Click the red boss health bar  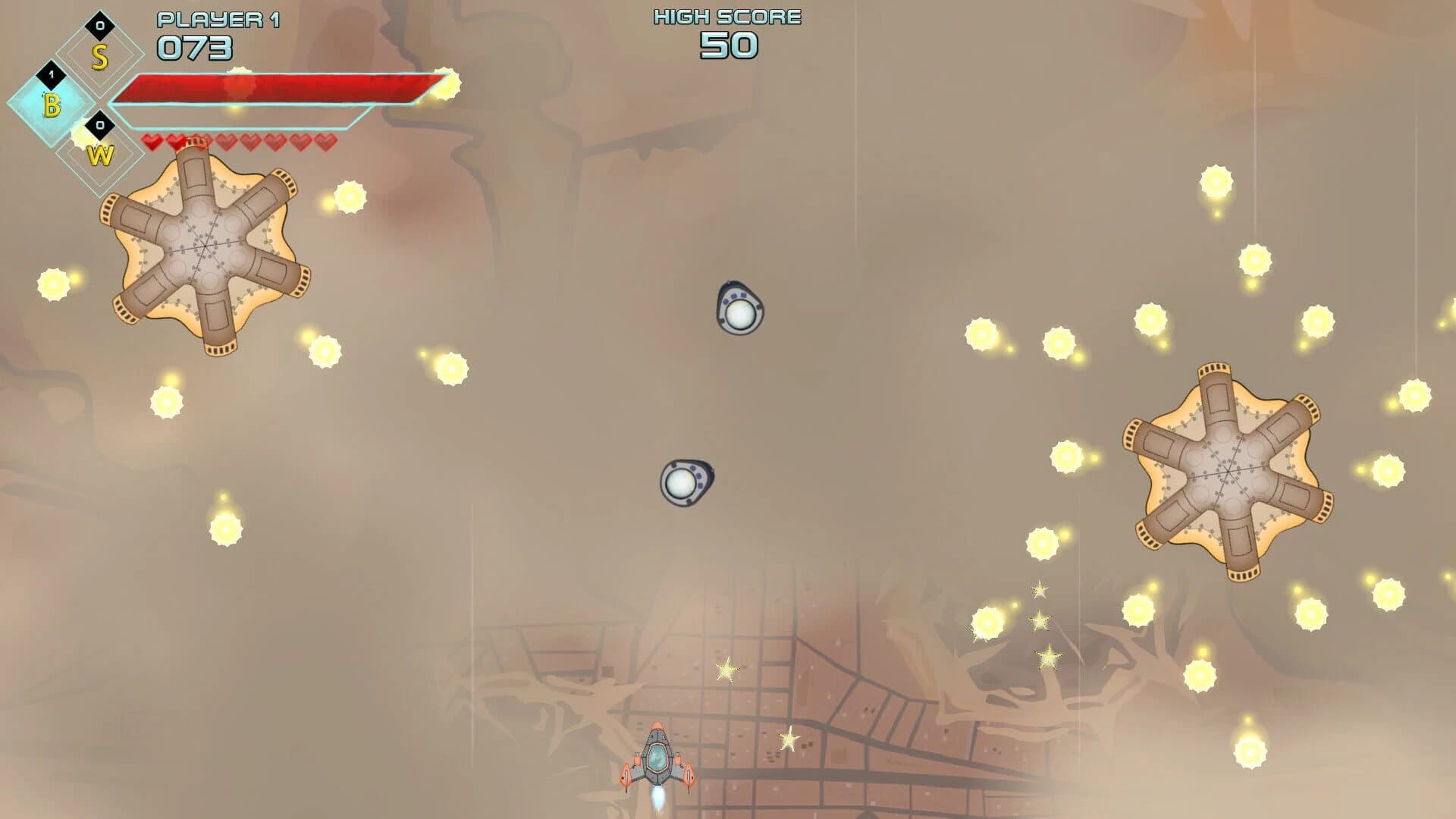pos(281,89)
